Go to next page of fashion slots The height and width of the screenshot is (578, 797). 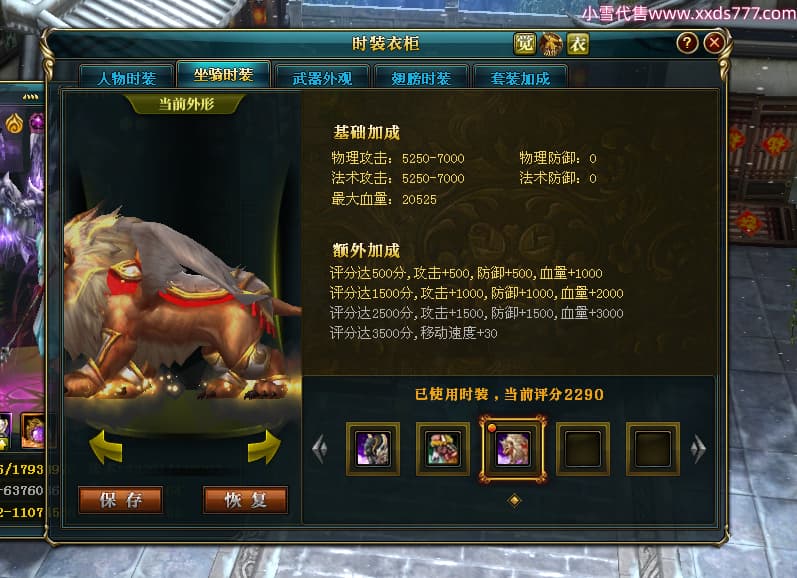pos(699,448)
